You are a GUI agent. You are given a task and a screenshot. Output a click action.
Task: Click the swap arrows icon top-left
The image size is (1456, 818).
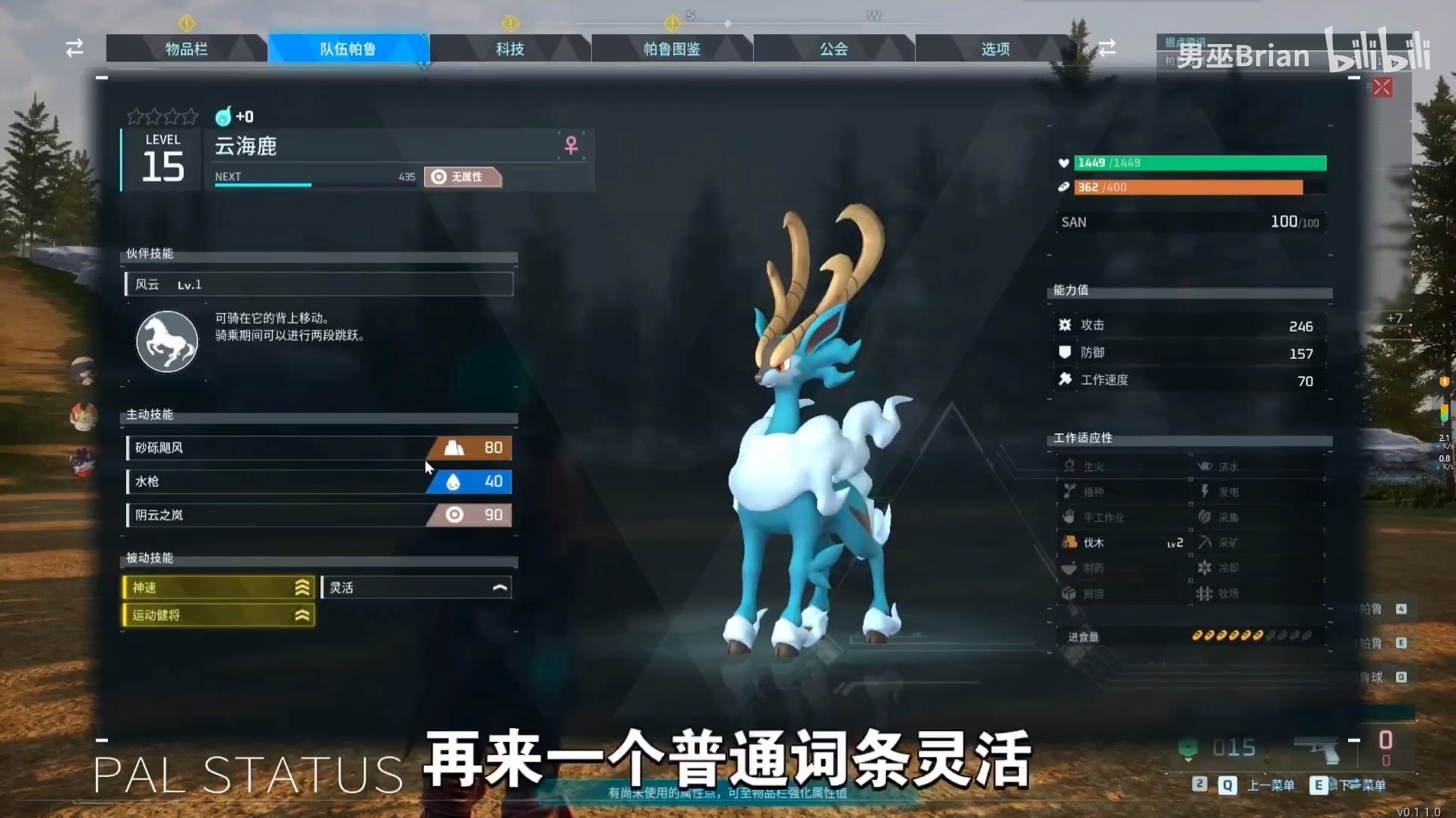pos(74,48)
